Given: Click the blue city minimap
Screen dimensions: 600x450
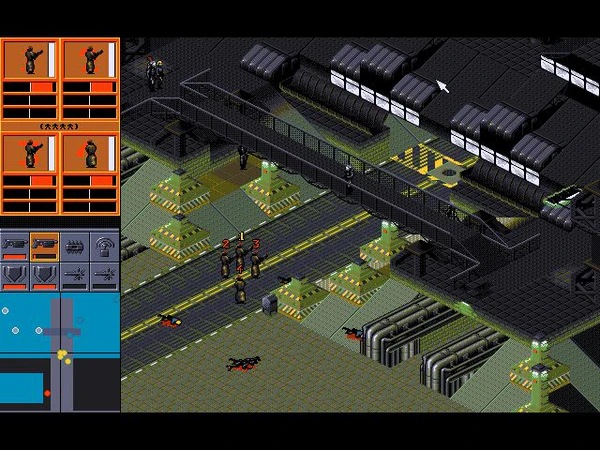Looking at the screenshot, I should pos(60,352).
